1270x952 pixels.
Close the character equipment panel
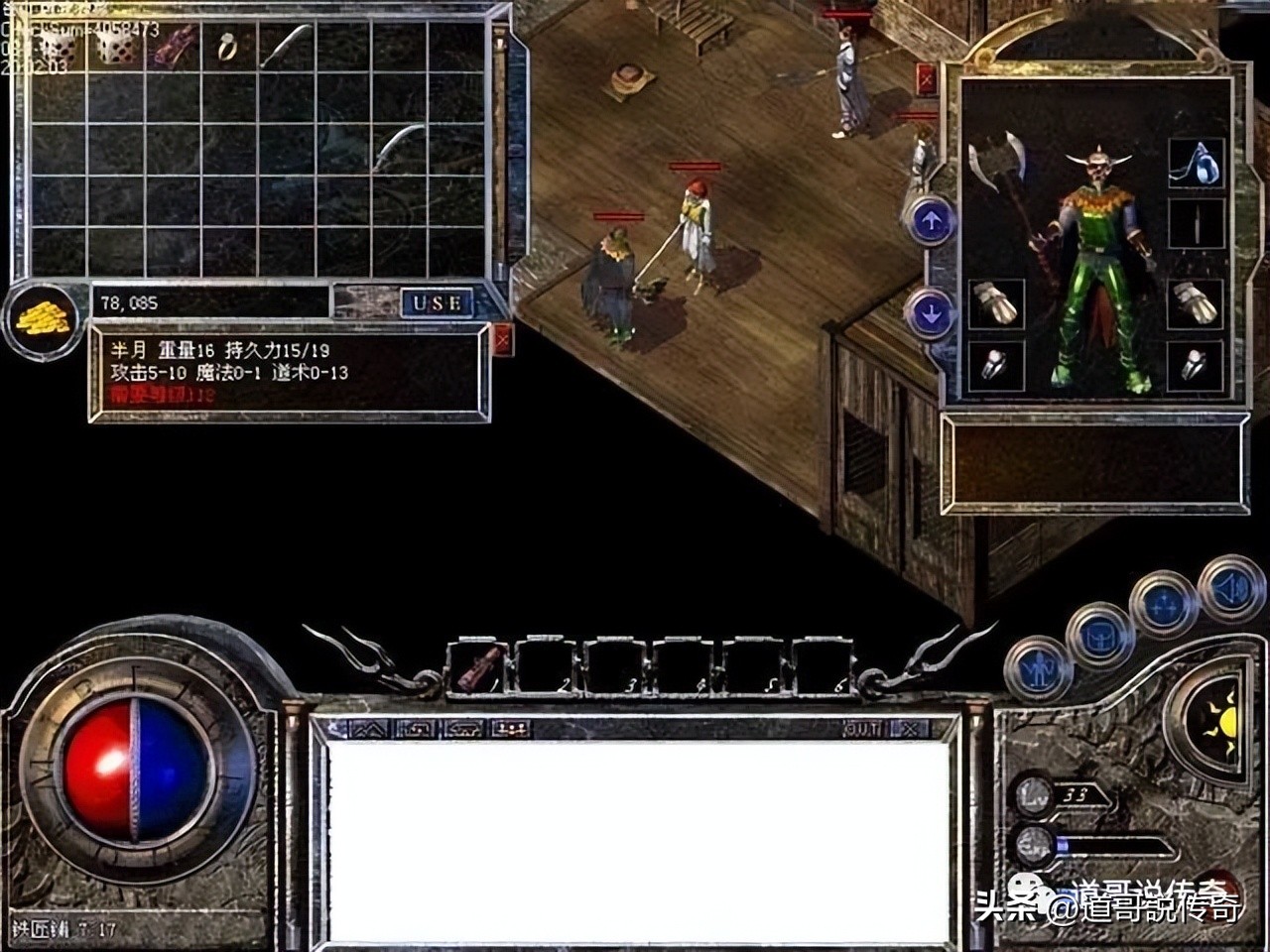[927, 78]
